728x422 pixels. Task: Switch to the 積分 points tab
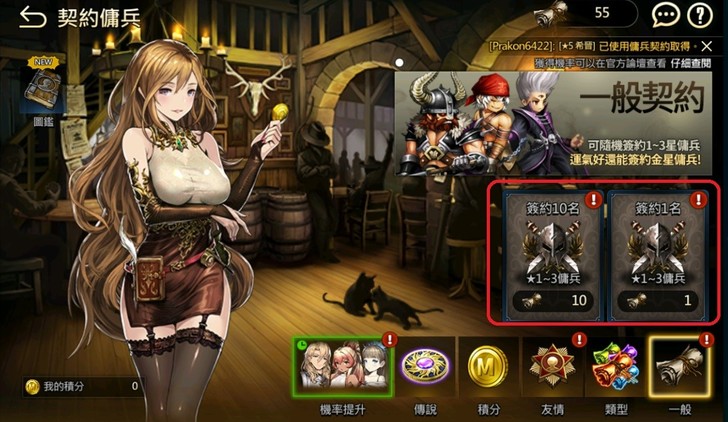(x=489, y=369)
